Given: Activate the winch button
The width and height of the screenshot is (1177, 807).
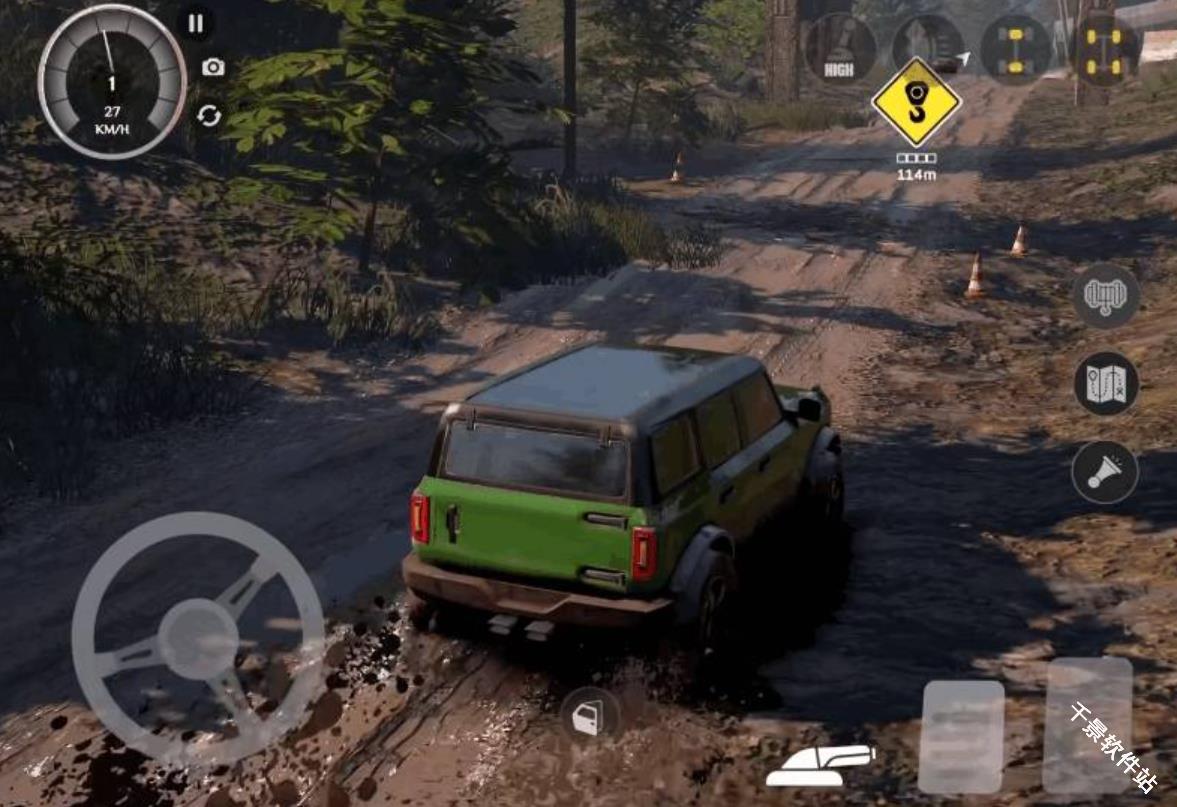Looking at the screenshot, I should pyautogui.click(x=1106, y=296).
